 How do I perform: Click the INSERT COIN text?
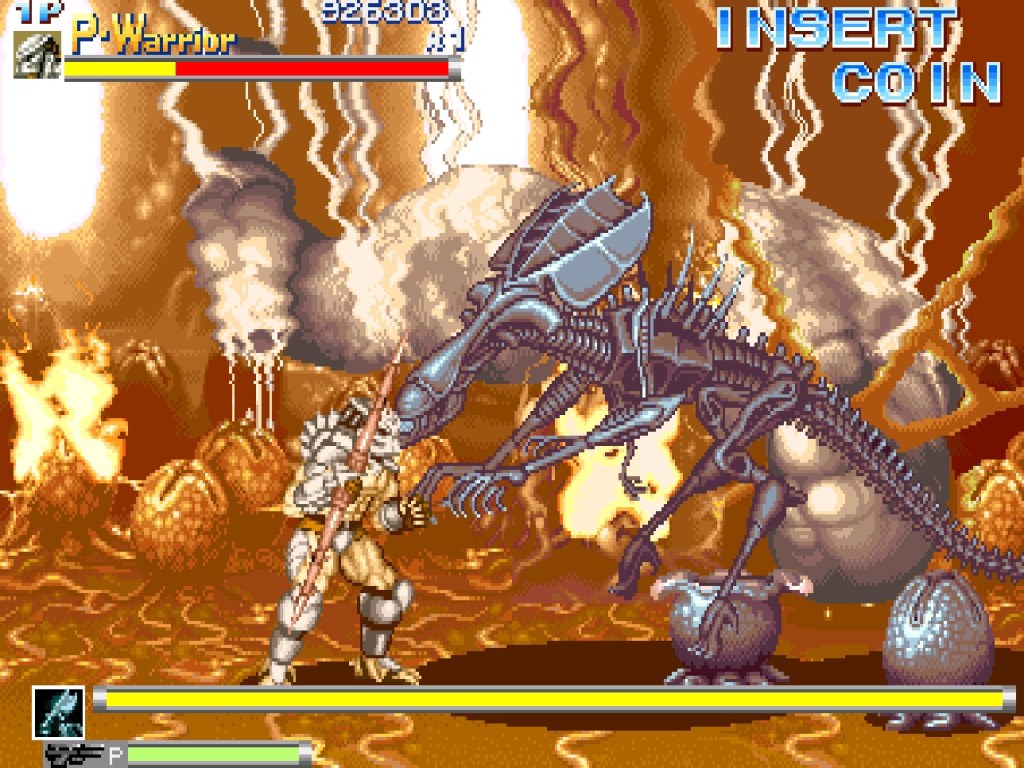tap(858, 55)
